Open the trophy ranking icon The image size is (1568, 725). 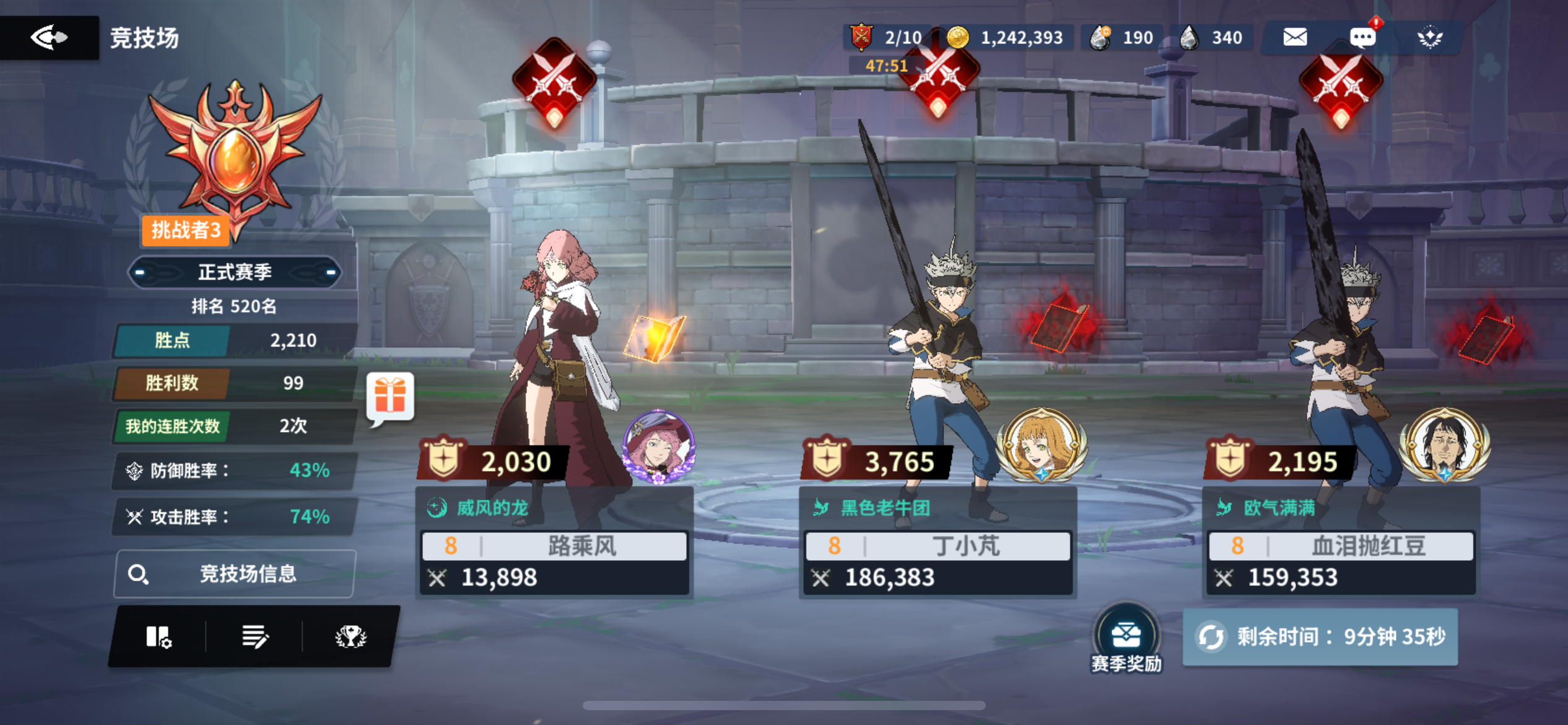(351, 636)
